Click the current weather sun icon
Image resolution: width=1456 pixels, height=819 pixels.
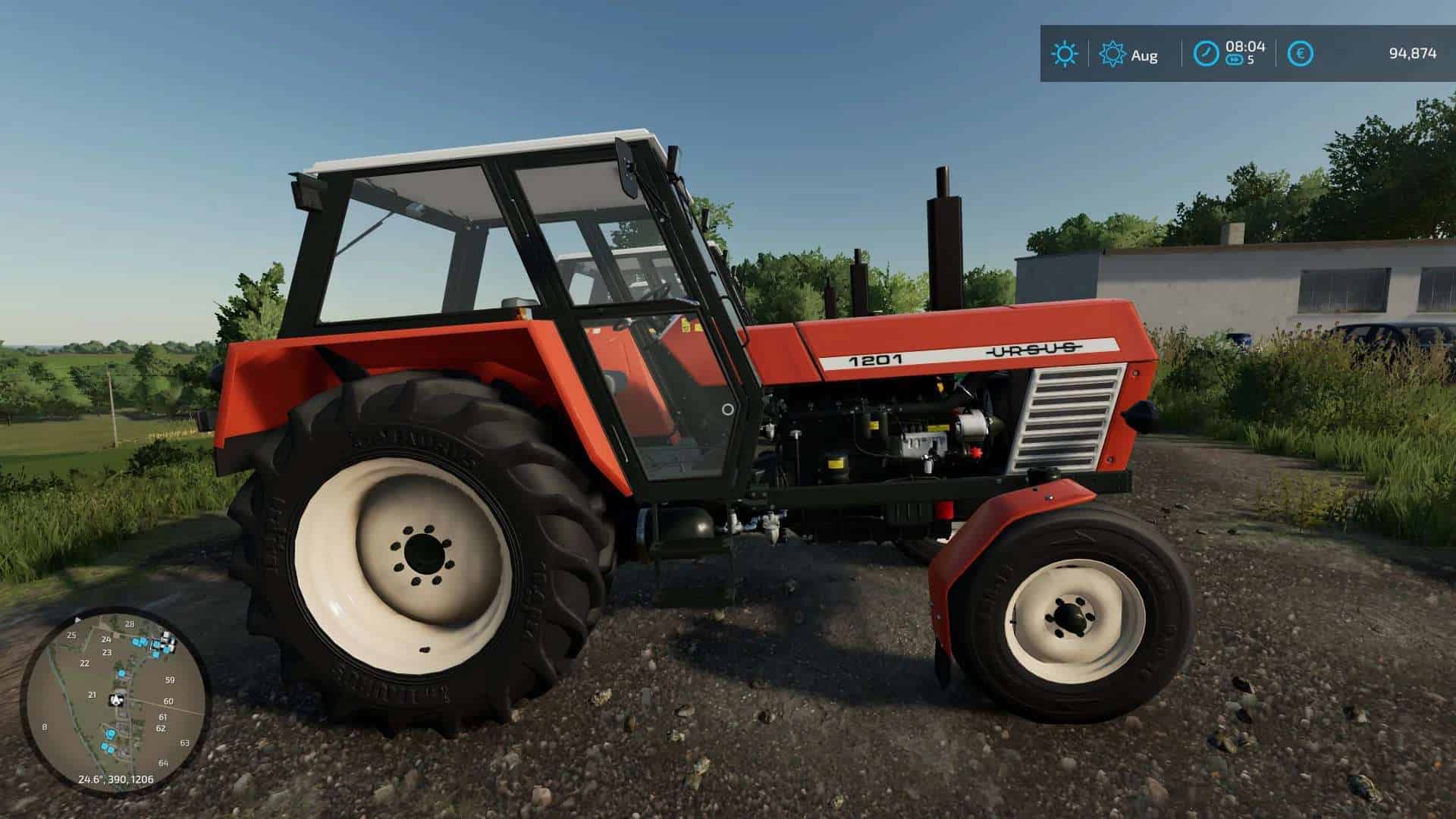pyautogui.click(x=1065, y=54)
